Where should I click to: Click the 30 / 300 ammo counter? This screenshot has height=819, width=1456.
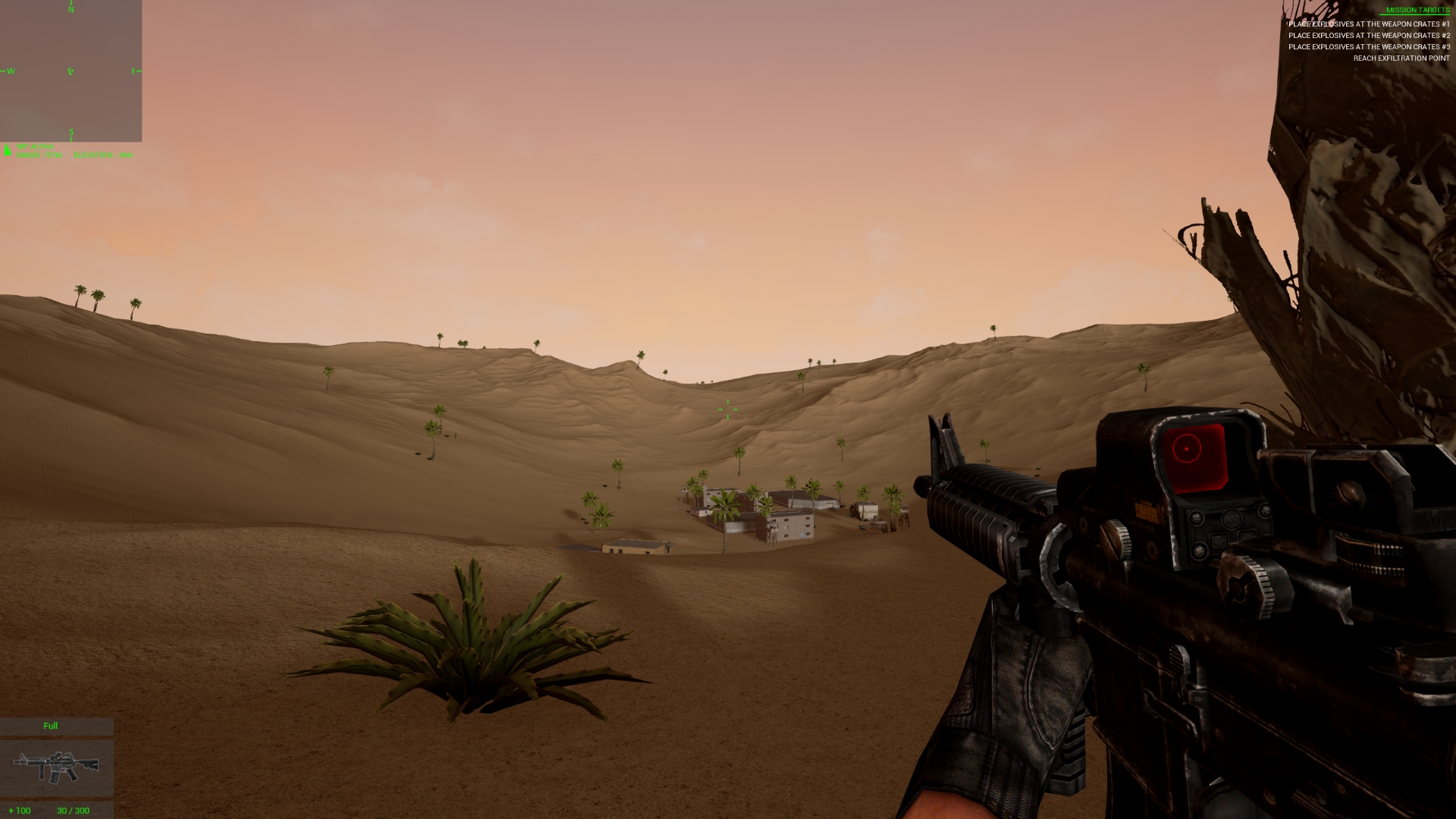(x=72, y=810)
